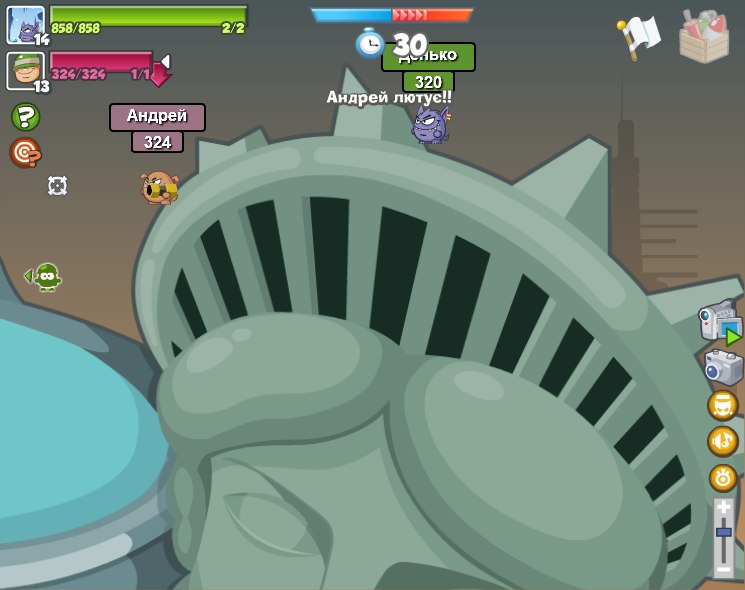Select the green-cap soldier portrait

[25, 71]
